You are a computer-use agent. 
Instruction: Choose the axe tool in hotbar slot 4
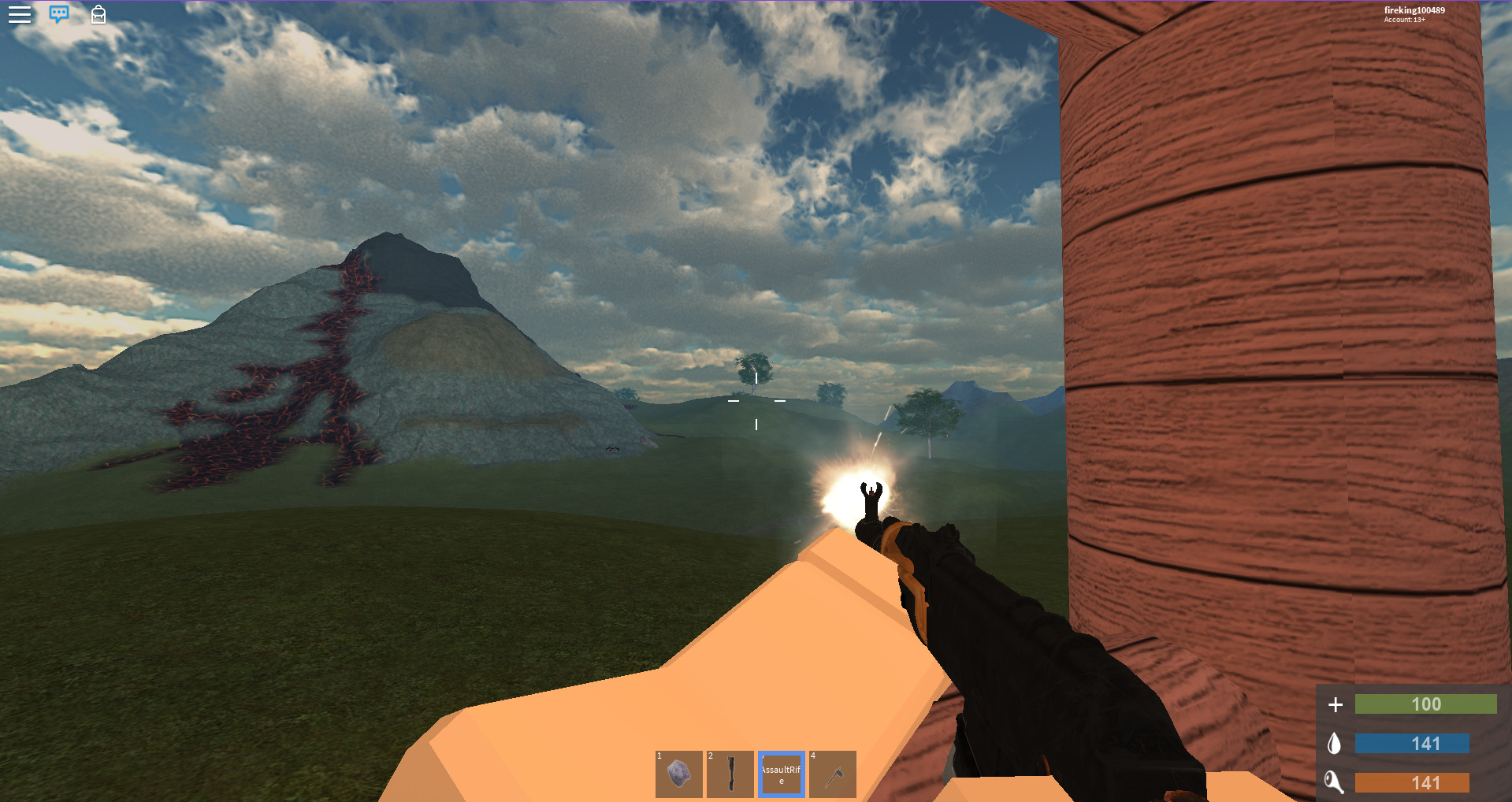[x=833, y=774]
